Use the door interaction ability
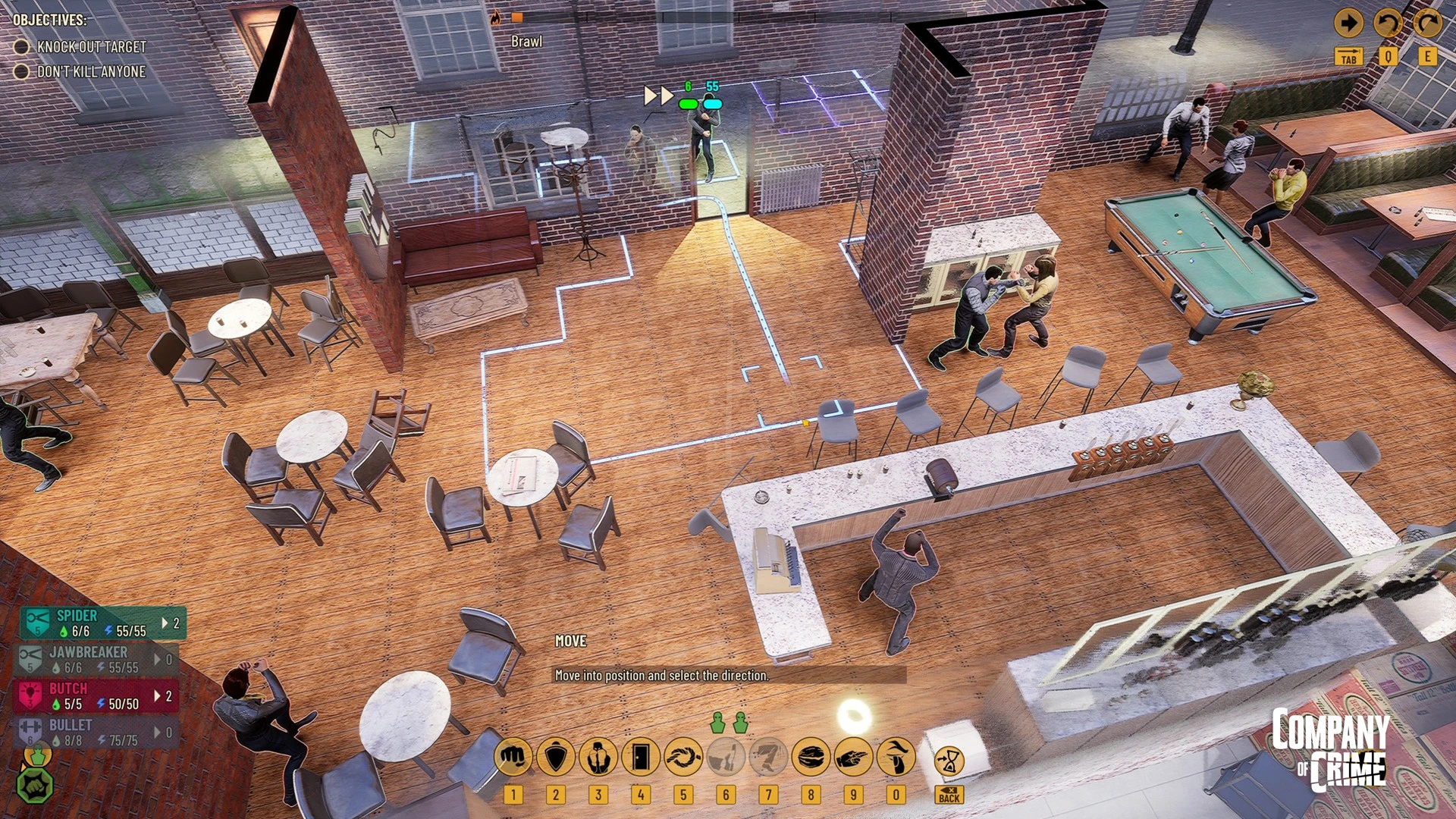This screenshot has width=1456, height=819. tap(641, 757)
